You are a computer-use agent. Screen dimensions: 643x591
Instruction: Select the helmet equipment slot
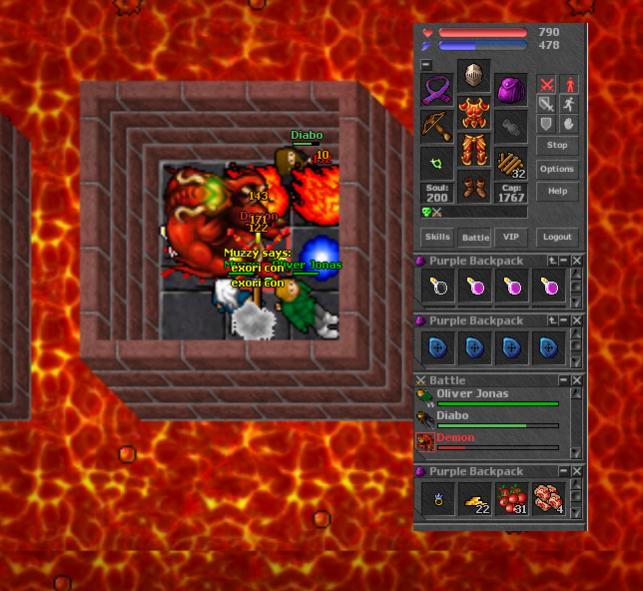[x=474, y=76]
